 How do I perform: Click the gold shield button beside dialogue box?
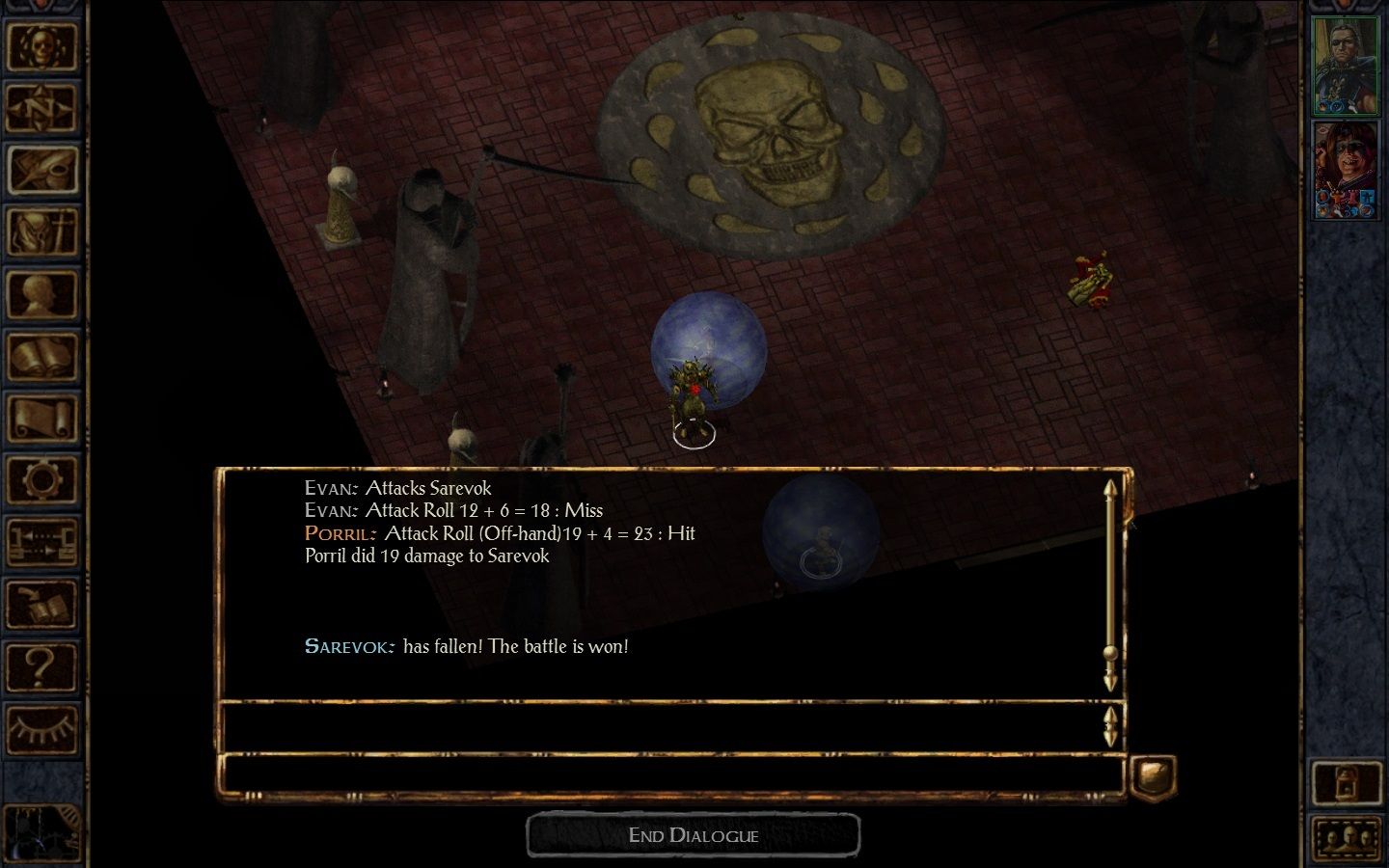[x=1153, y=775]
